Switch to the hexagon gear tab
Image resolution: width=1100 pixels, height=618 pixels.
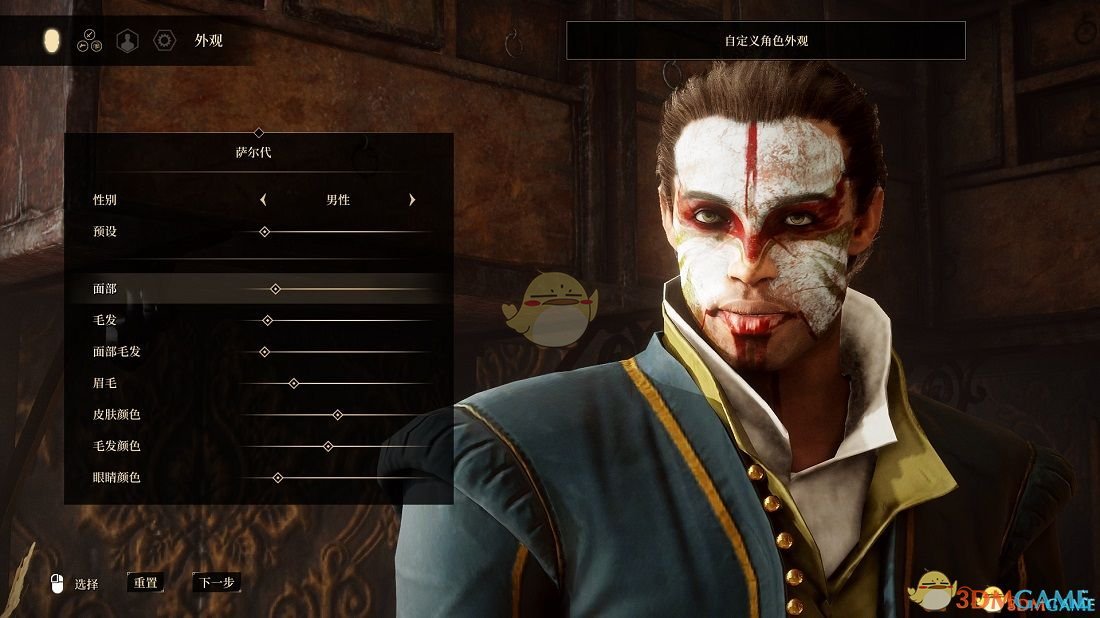[x=164, y=41]
